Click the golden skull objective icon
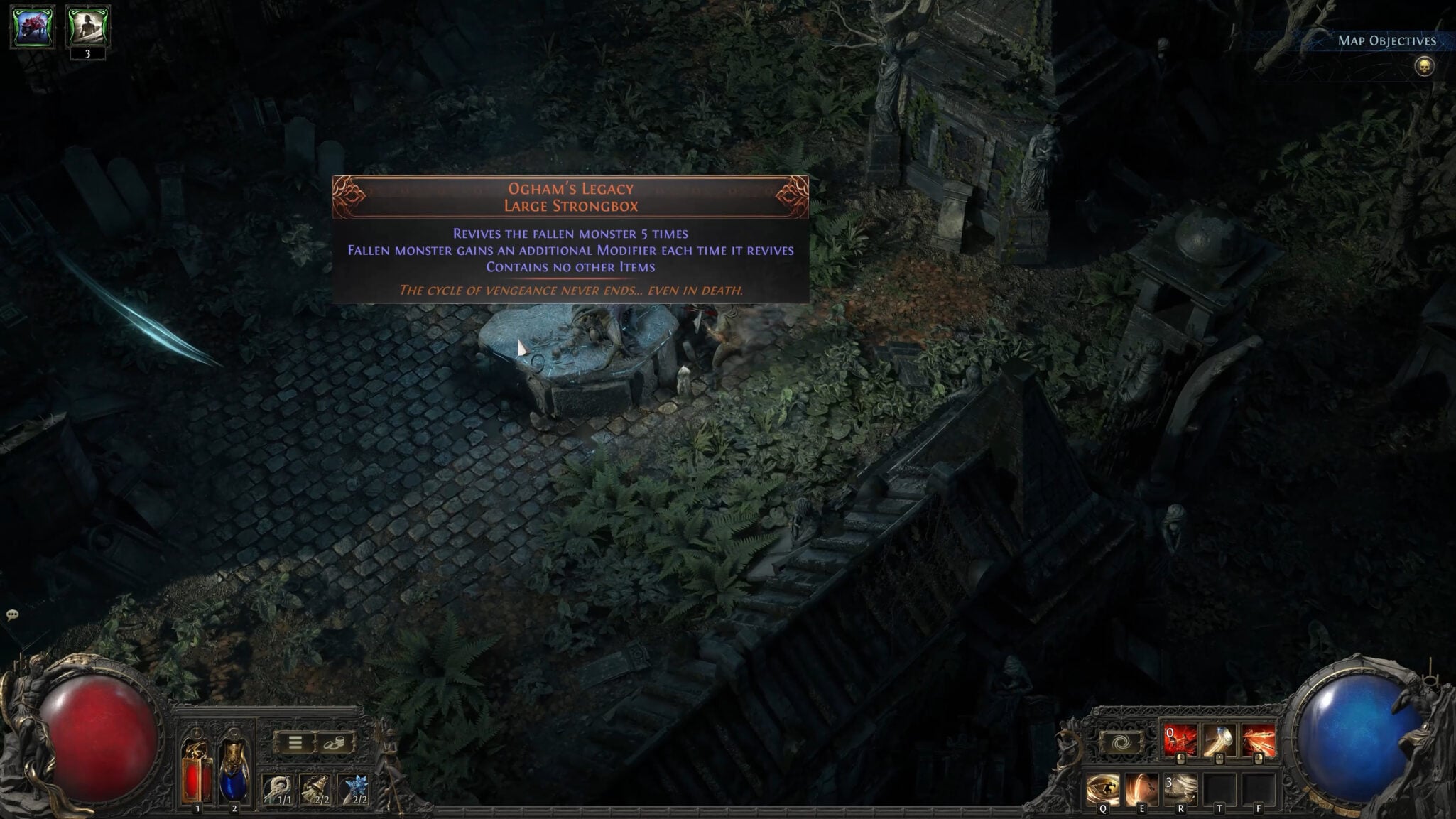 1423,67
